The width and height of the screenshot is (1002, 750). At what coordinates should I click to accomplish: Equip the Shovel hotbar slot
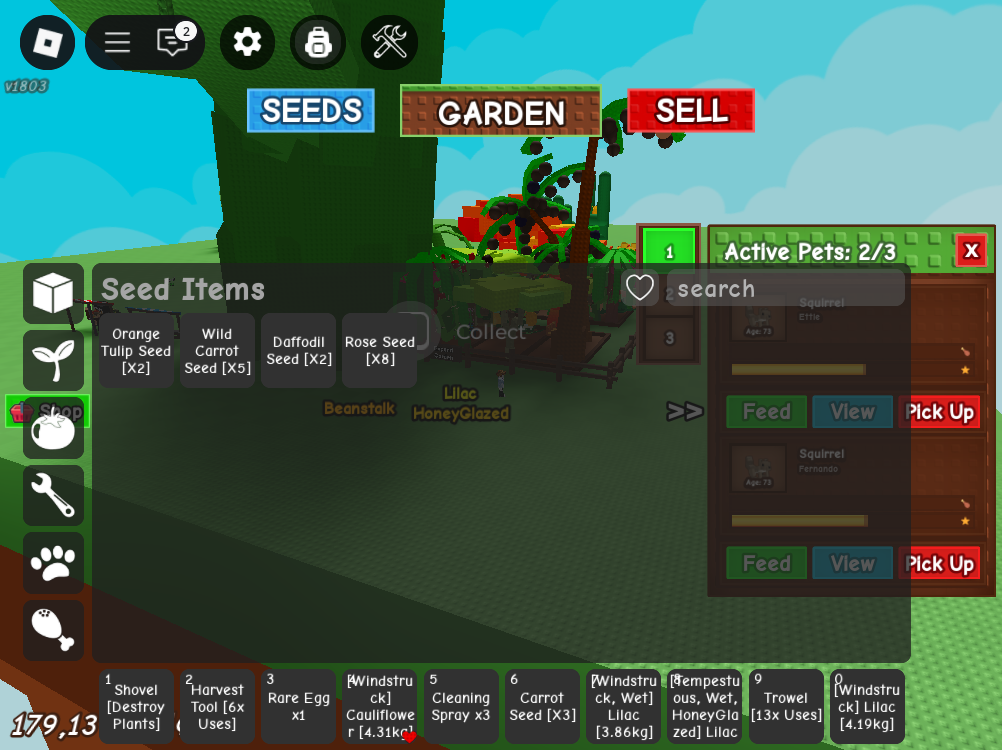pyautogui.click(x=136, y=707)
